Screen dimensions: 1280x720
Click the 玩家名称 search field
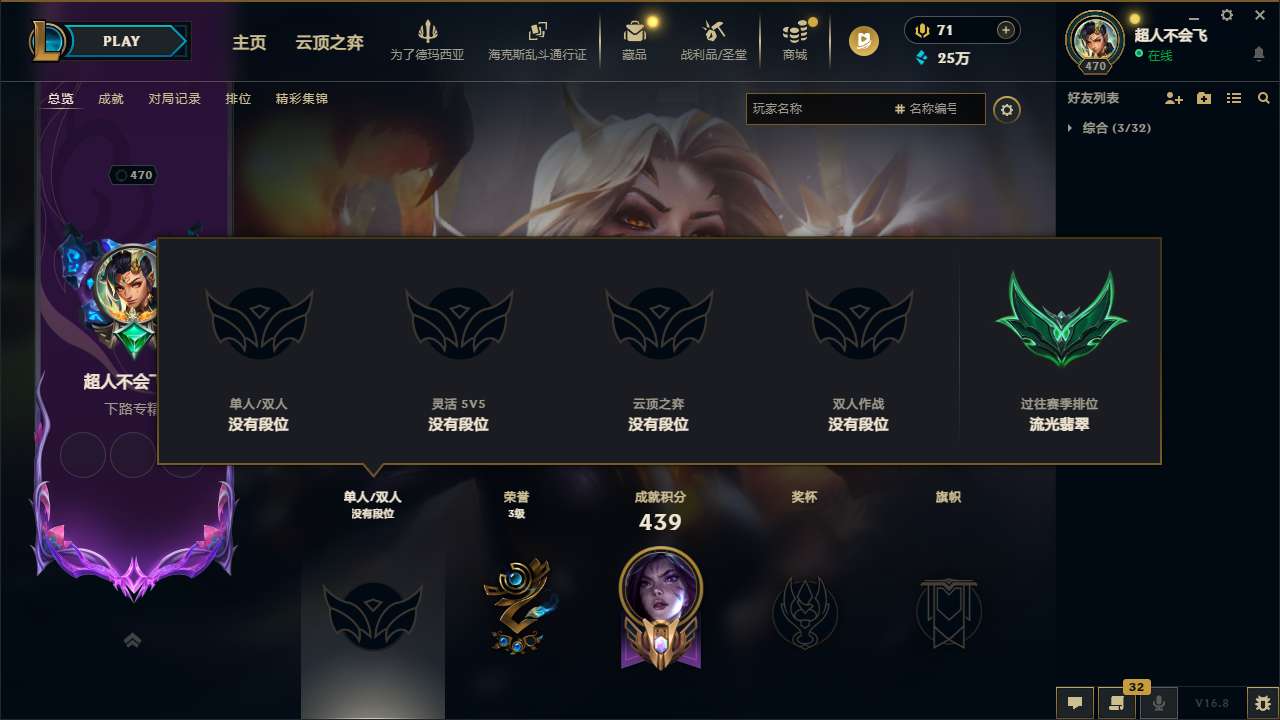(820, 110)
